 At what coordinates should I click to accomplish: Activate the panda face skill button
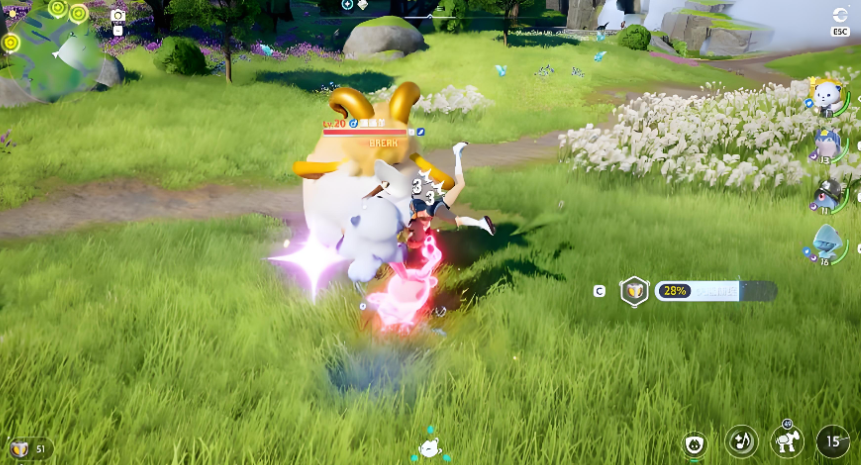click(x=694, y=443)
